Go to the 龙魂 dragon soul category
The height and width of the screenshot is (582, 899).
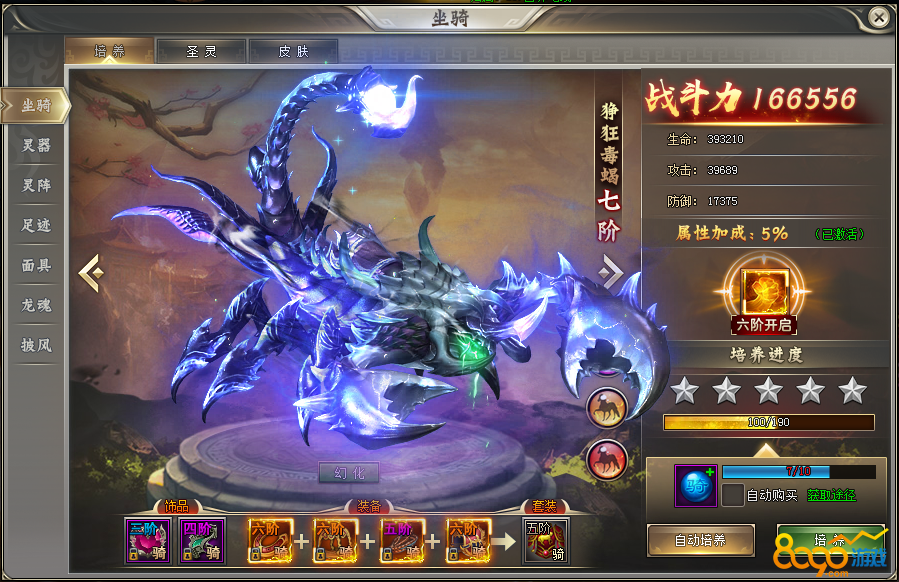[36, 305]
